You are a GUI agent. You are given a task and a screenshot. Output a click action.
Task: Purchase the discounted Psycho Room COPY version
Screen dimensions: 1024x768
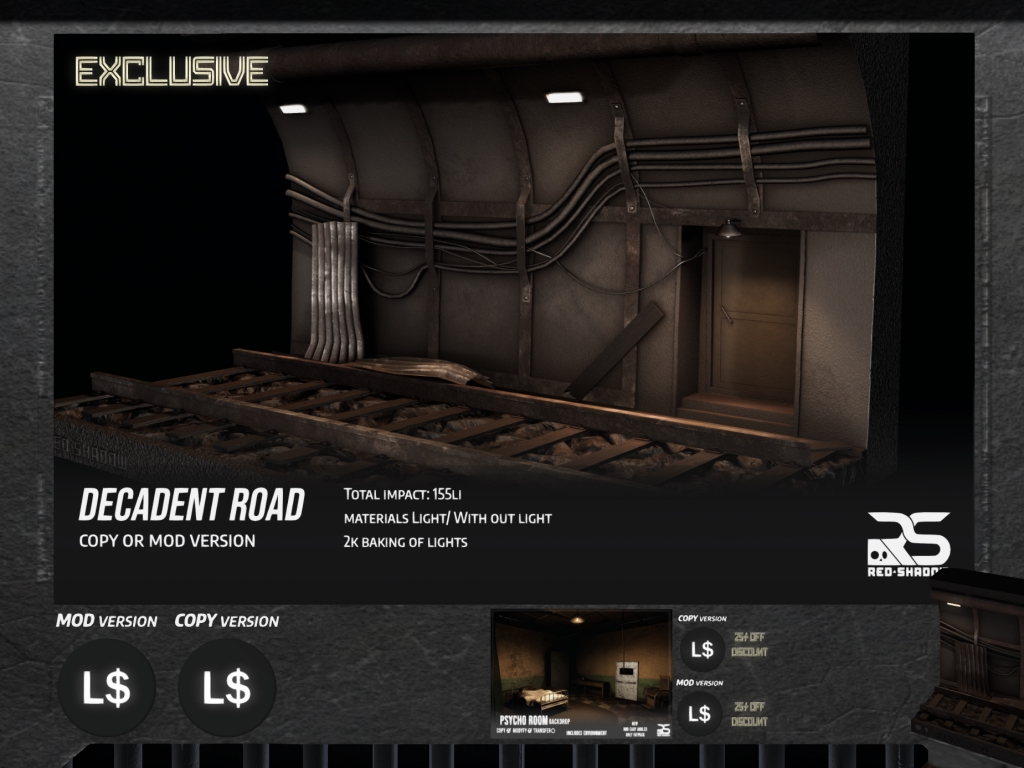pyautogui.click(x=702, y=650)
